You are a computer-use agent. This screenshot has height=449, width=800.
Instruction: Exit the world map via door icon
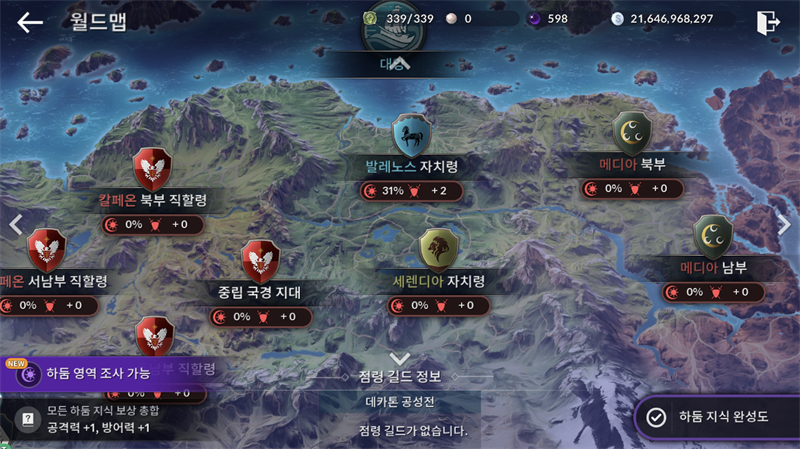(768, 21)
